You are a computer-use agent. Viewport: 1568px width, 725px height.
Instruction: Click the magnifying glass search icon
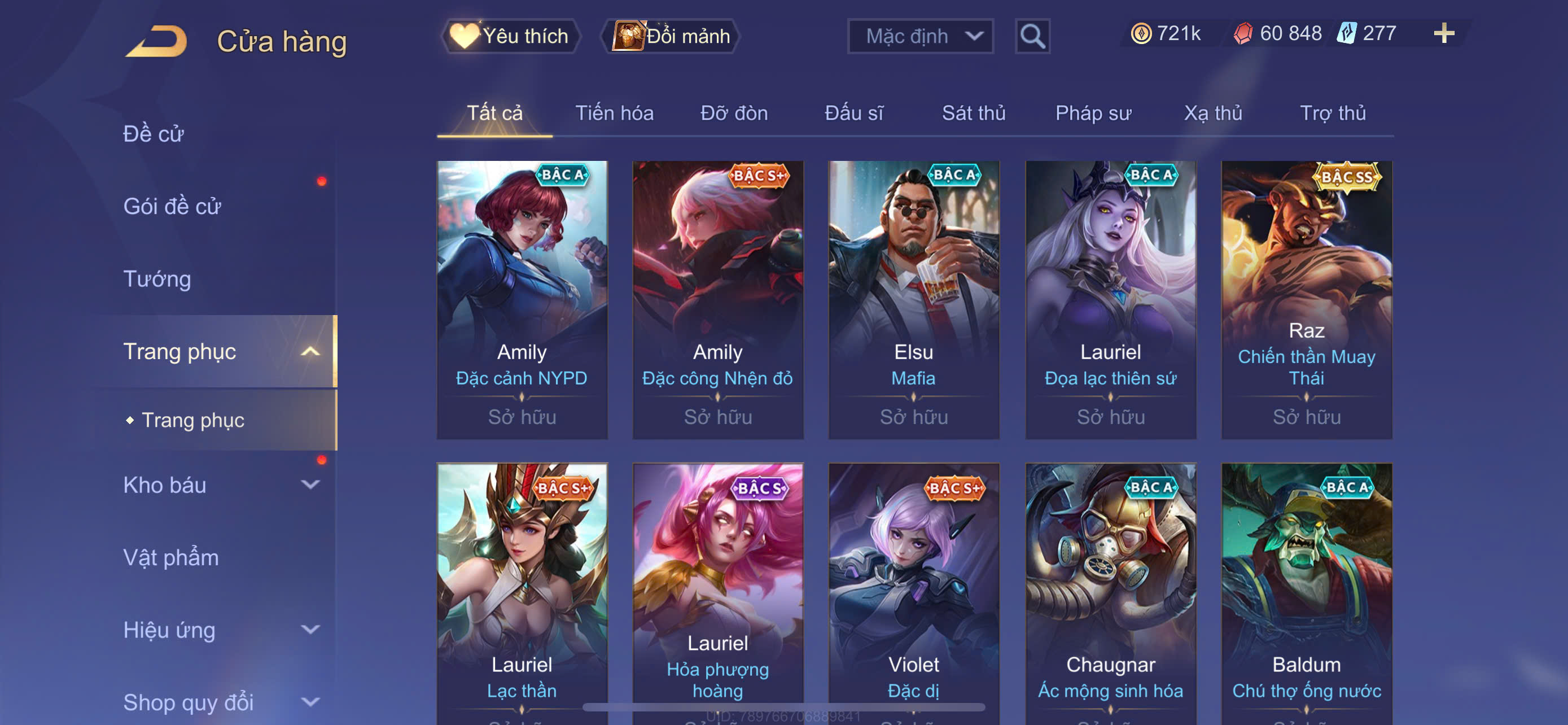(1032, 37)
